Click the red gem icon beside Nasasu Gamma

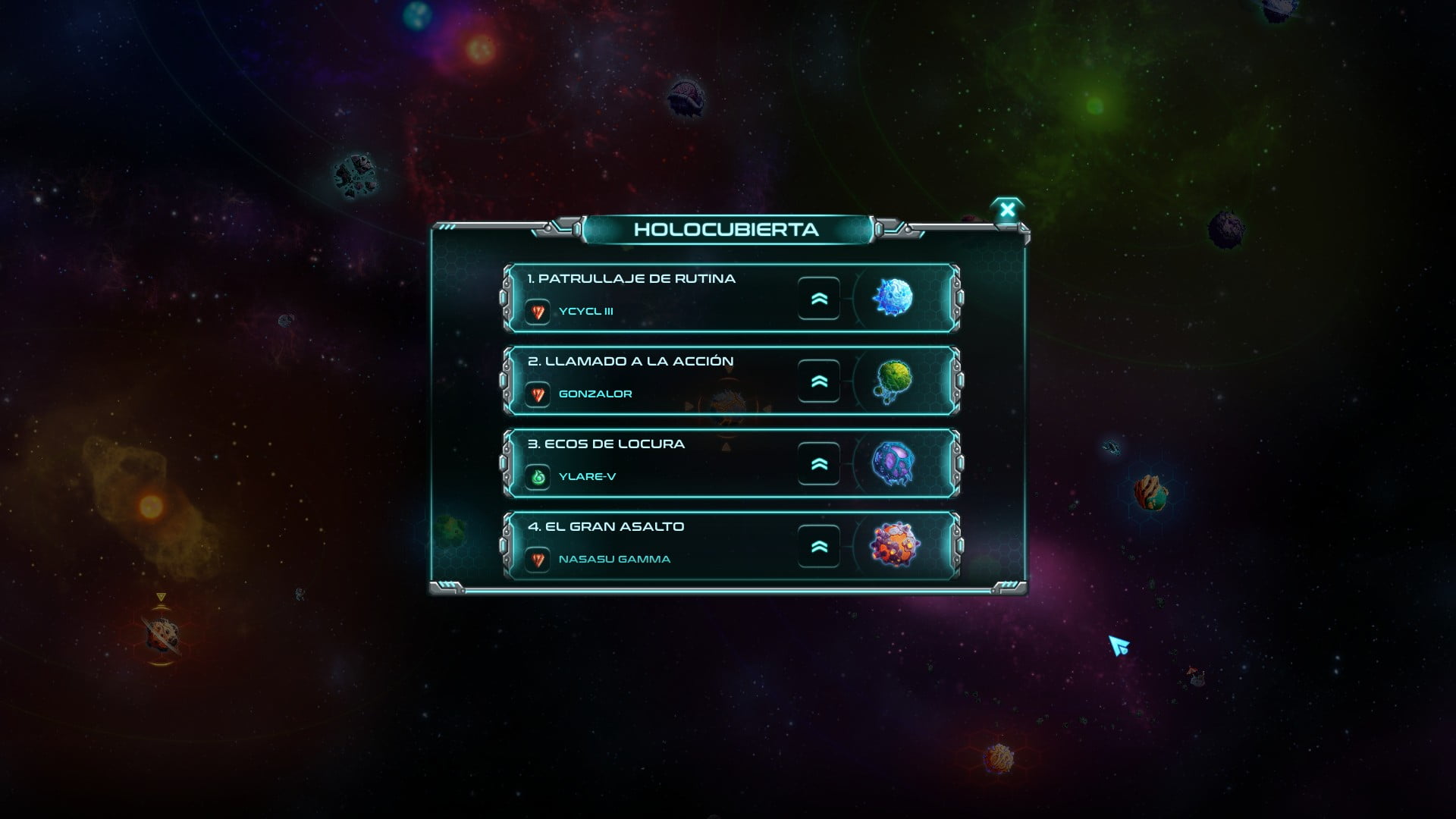click(x=538, y=560)
